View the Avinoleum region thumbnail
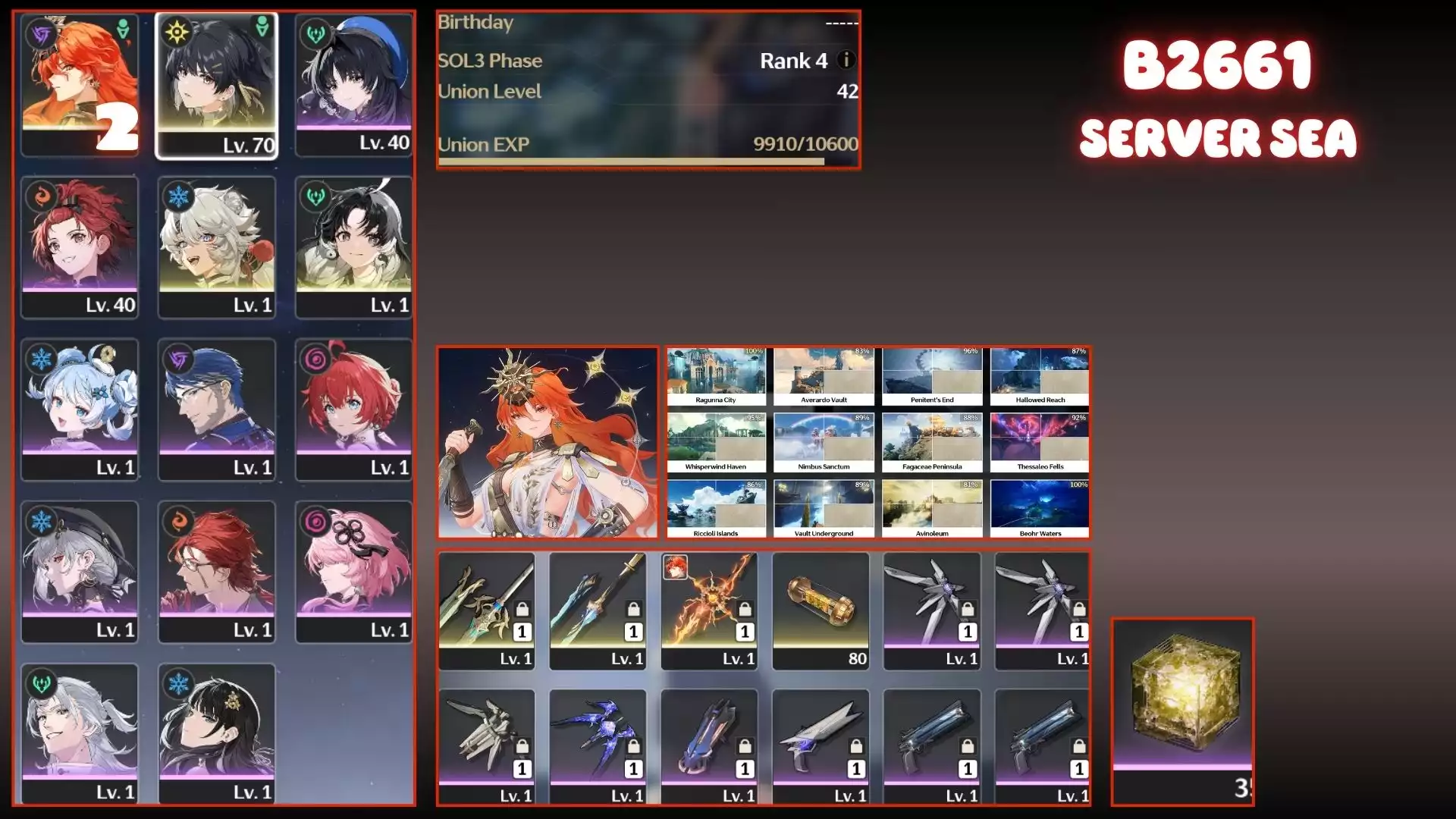Viewport: 1456px width, 819px height. (x=932, y=510)
